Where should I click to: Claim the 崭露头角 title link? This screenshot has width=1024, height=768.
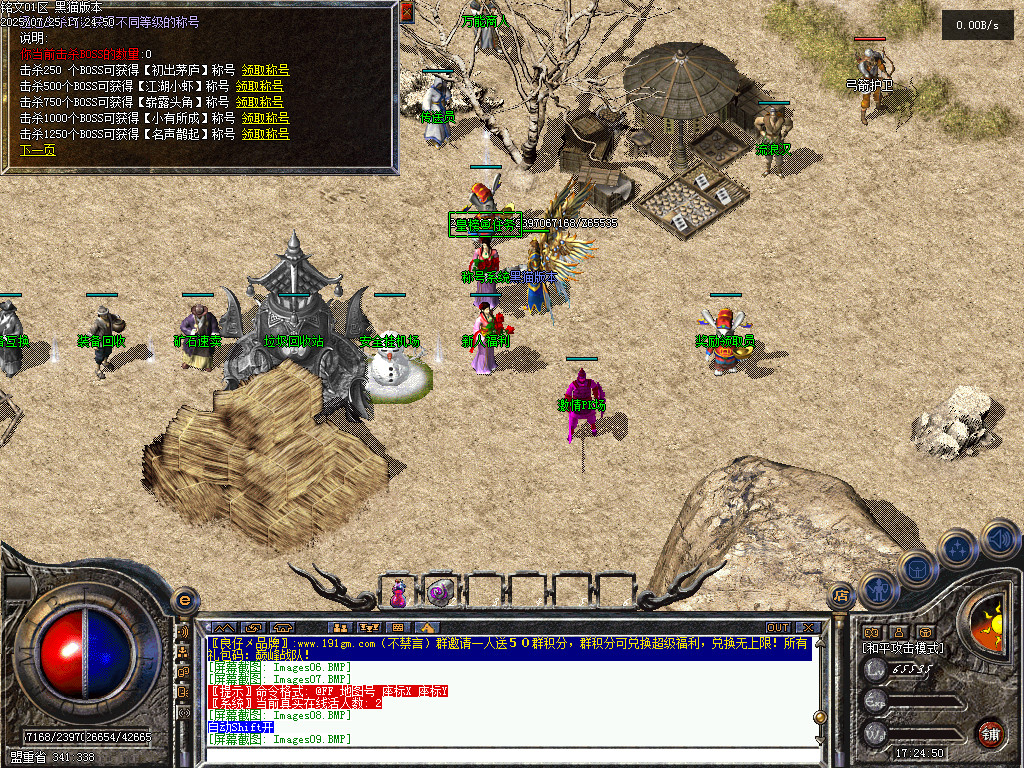click(x=260, y=102)
